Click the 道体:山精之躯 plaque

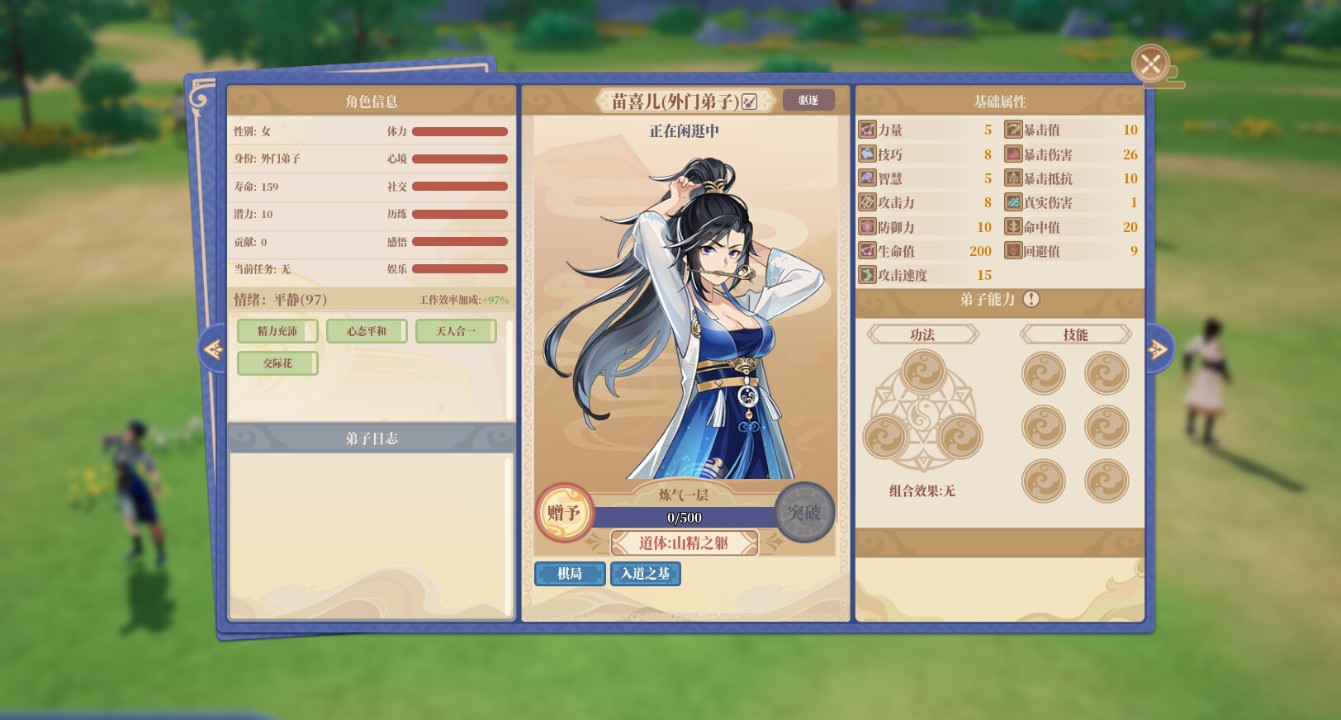(684, 543)
